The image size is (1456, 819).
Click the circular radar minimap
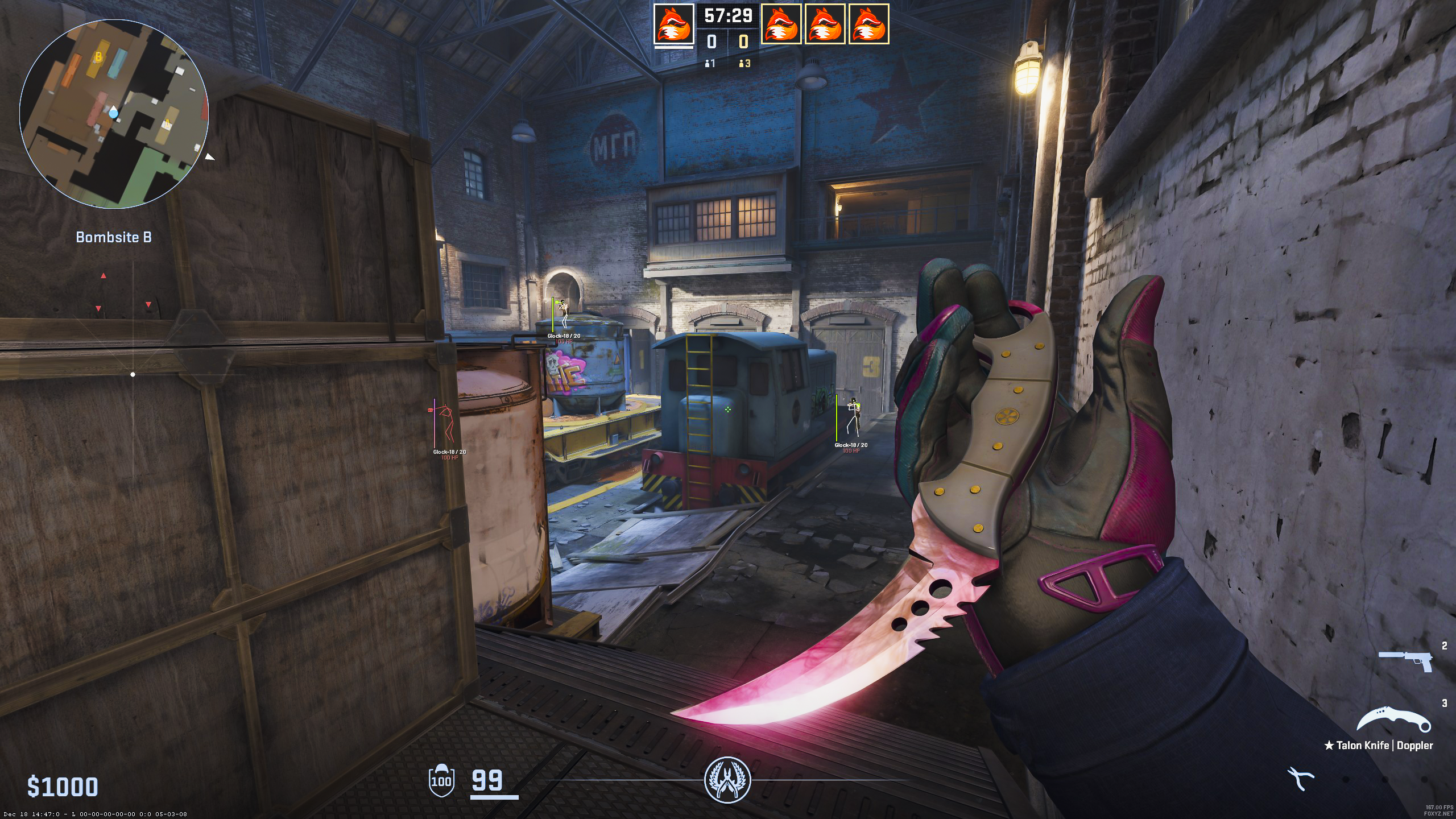pyautogui.click(x=114, y=114)
